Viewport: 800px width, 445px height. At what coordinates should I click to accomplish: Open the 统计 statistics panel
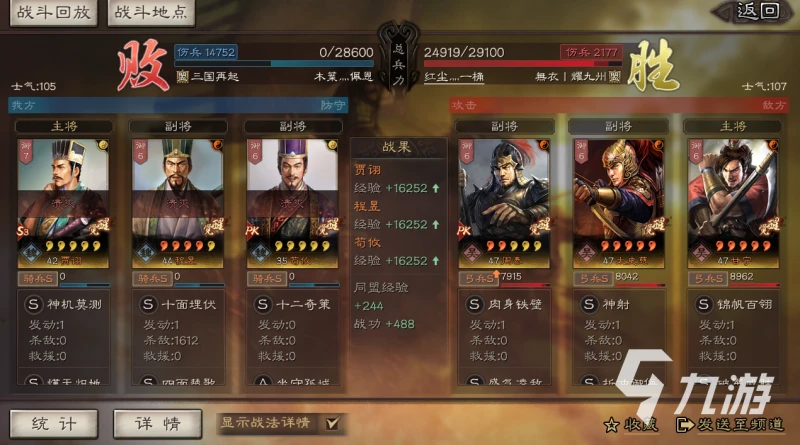click(x=53, y=423)
